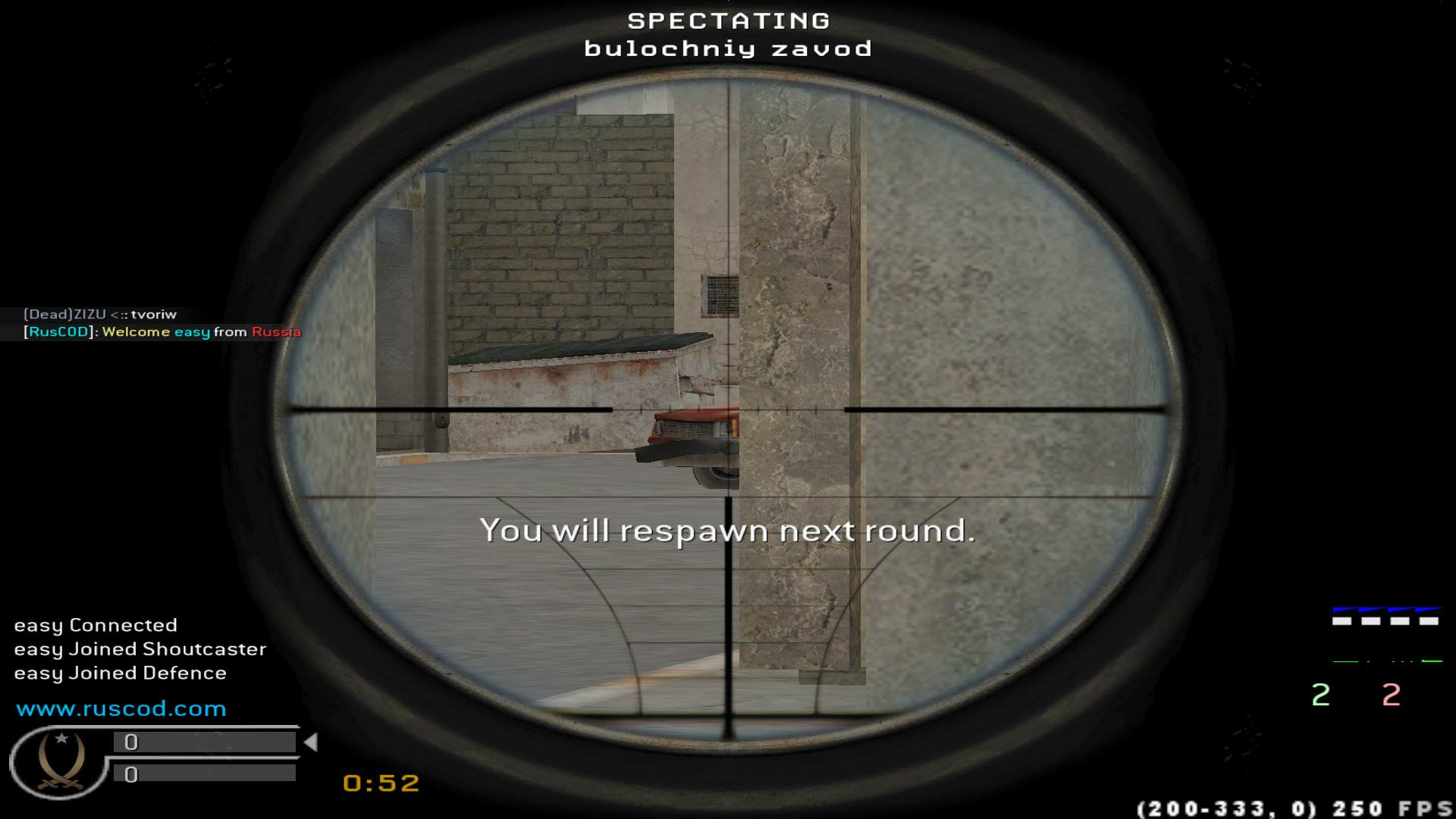This screenshot has height=819, width=1456.
Task: Toggle the lower team score bar
Action: click(x=205, y=775)
